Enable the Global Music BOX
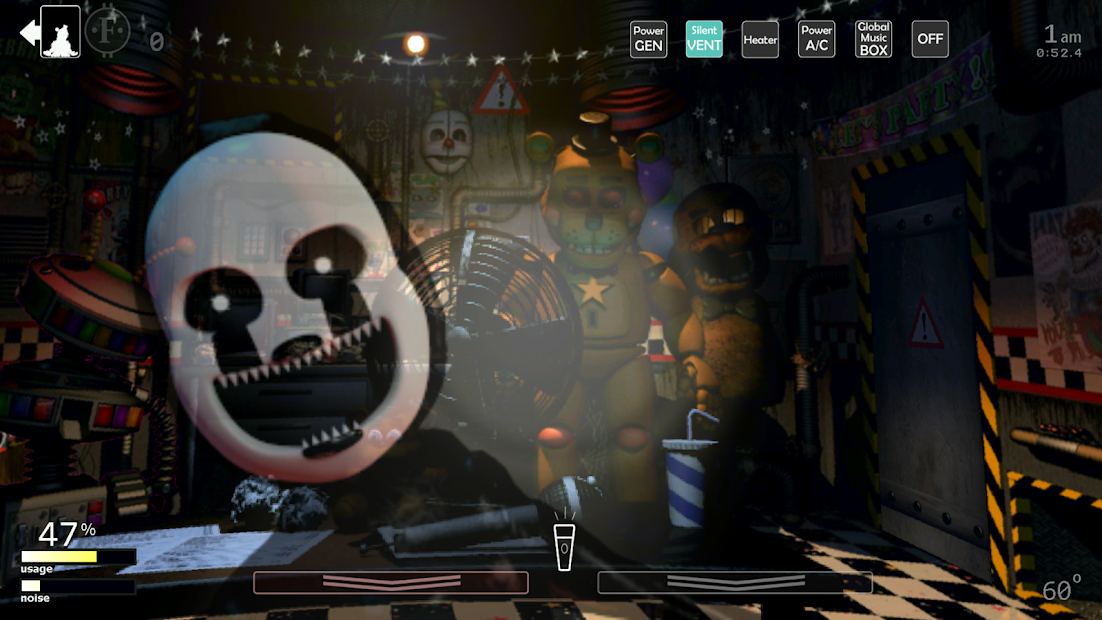 point(873,39)
